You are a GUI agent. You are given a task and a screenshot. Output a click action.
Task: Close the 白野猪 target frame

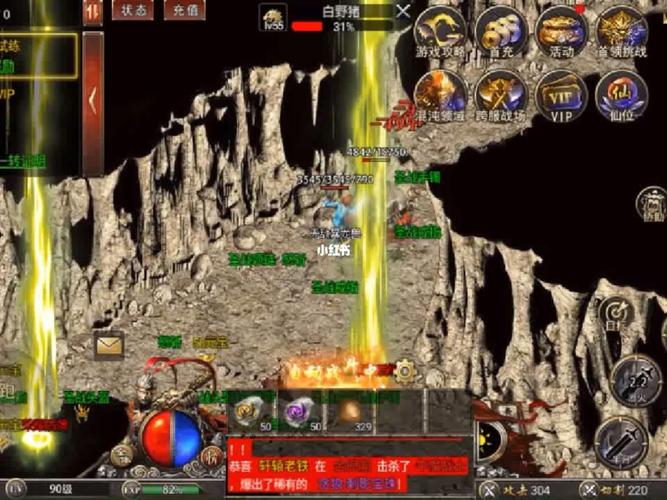click(x=402, y=11)
